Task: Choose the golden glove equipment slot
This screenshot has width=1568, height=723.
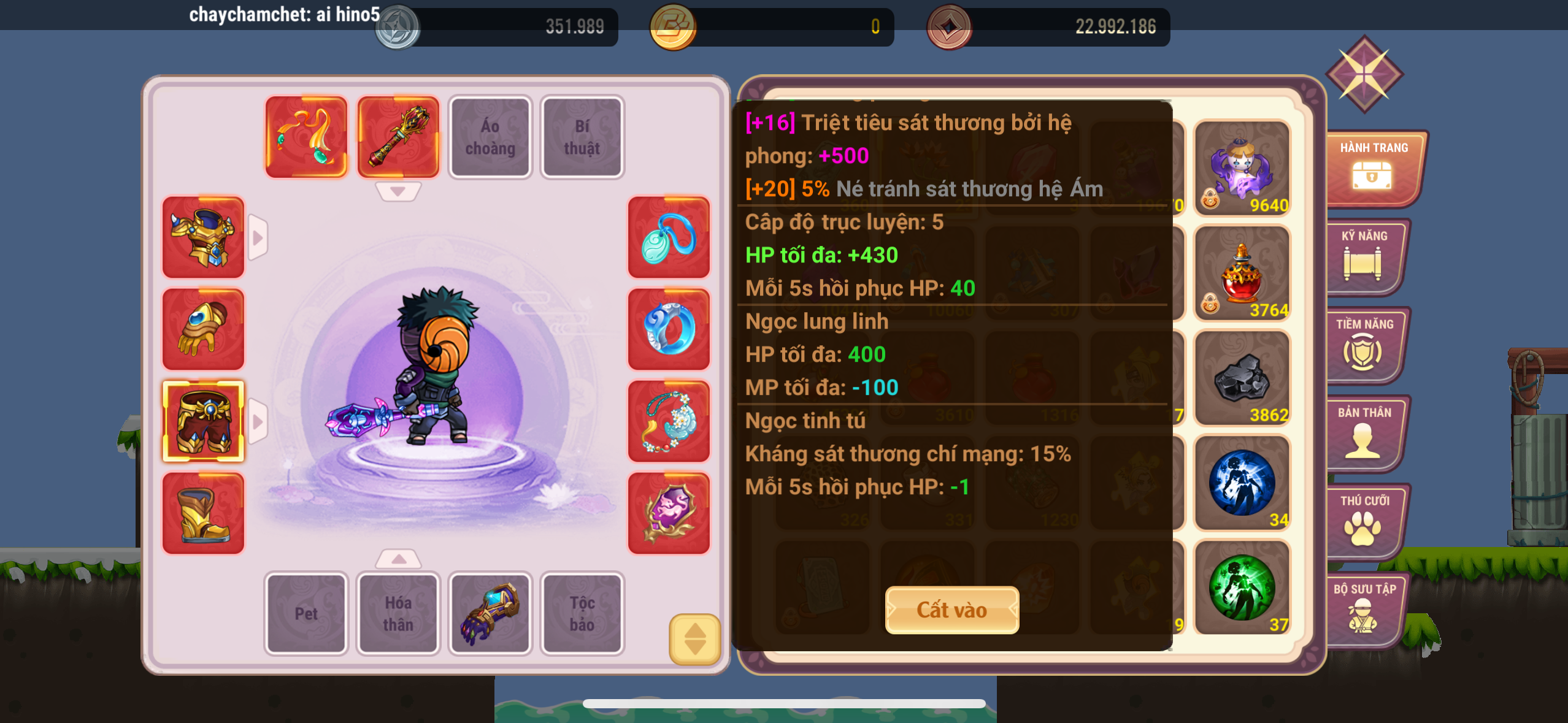Action: [x=203, y=329]
